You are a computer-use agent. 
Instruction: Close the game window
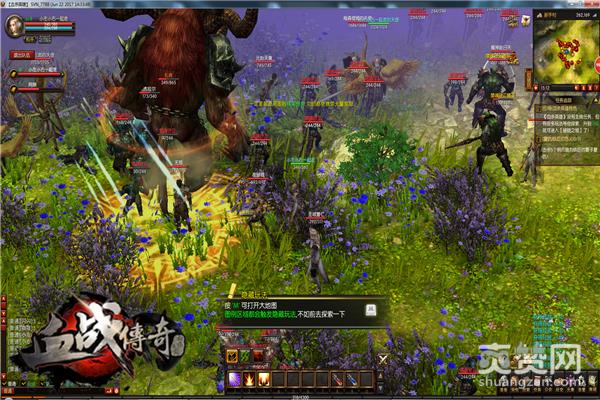click(x=592, y=4)
